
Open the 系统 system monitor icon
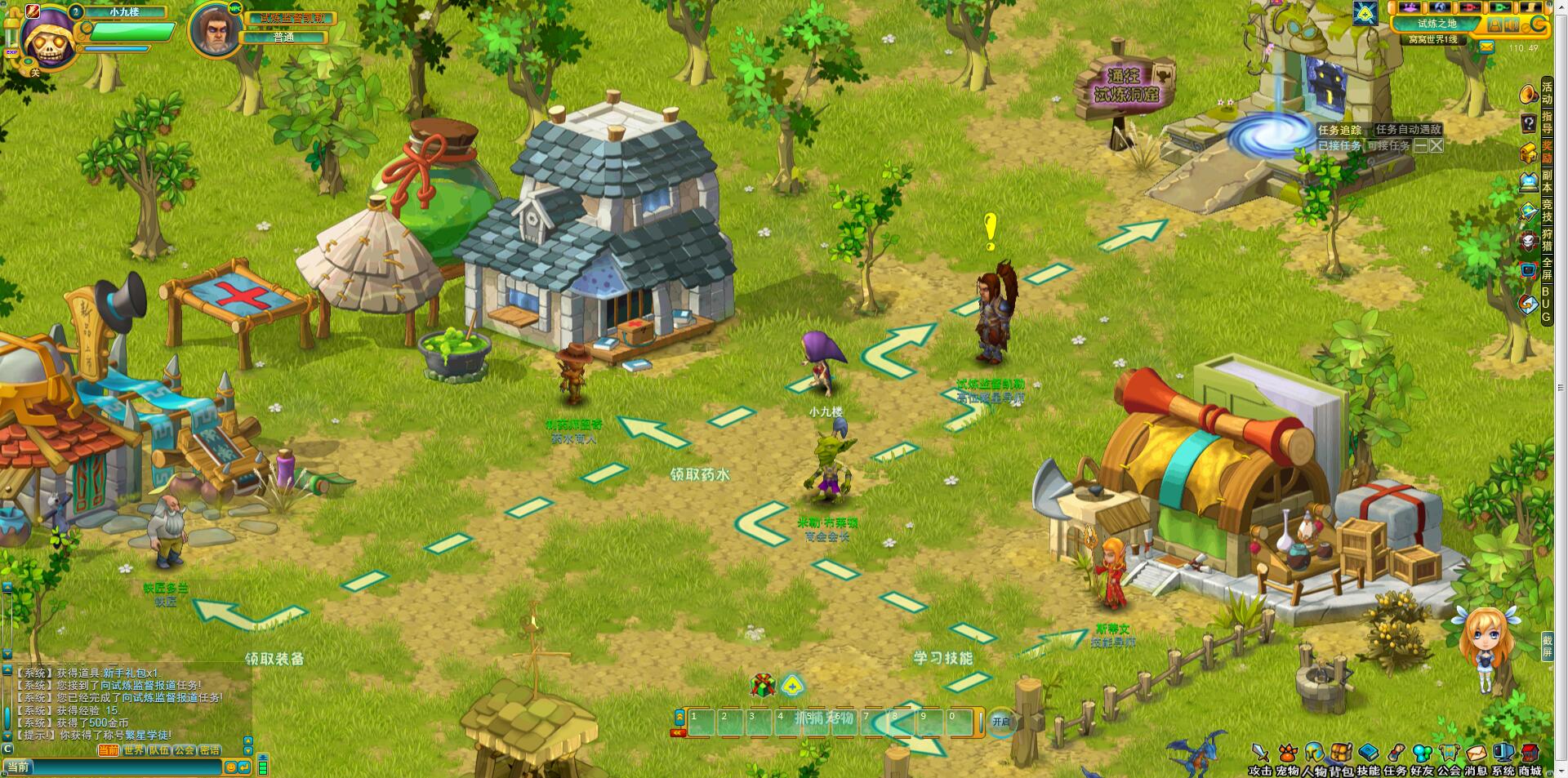1503,753
